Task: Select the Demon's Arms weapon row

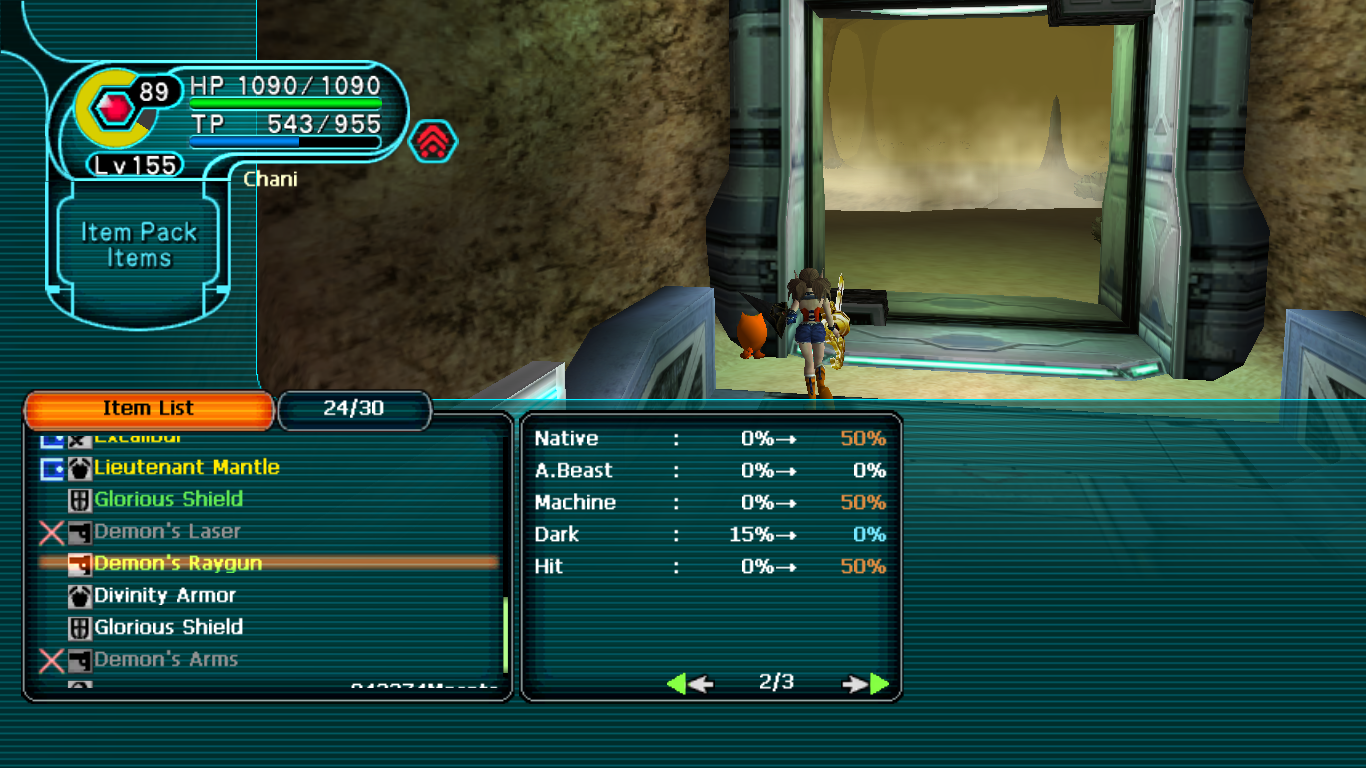Action: [x=166, y=660]
